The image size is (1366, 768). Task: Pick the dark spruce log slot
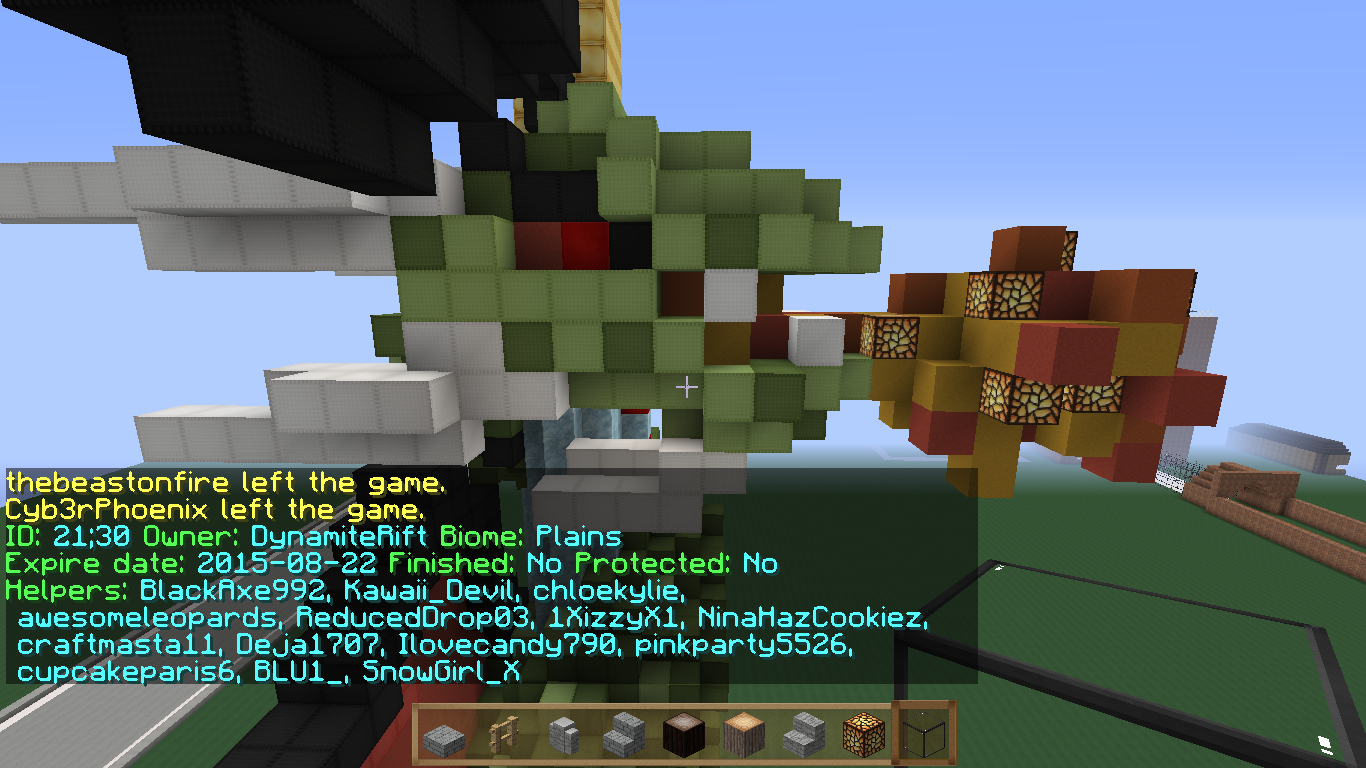click(x=684, y=737)
